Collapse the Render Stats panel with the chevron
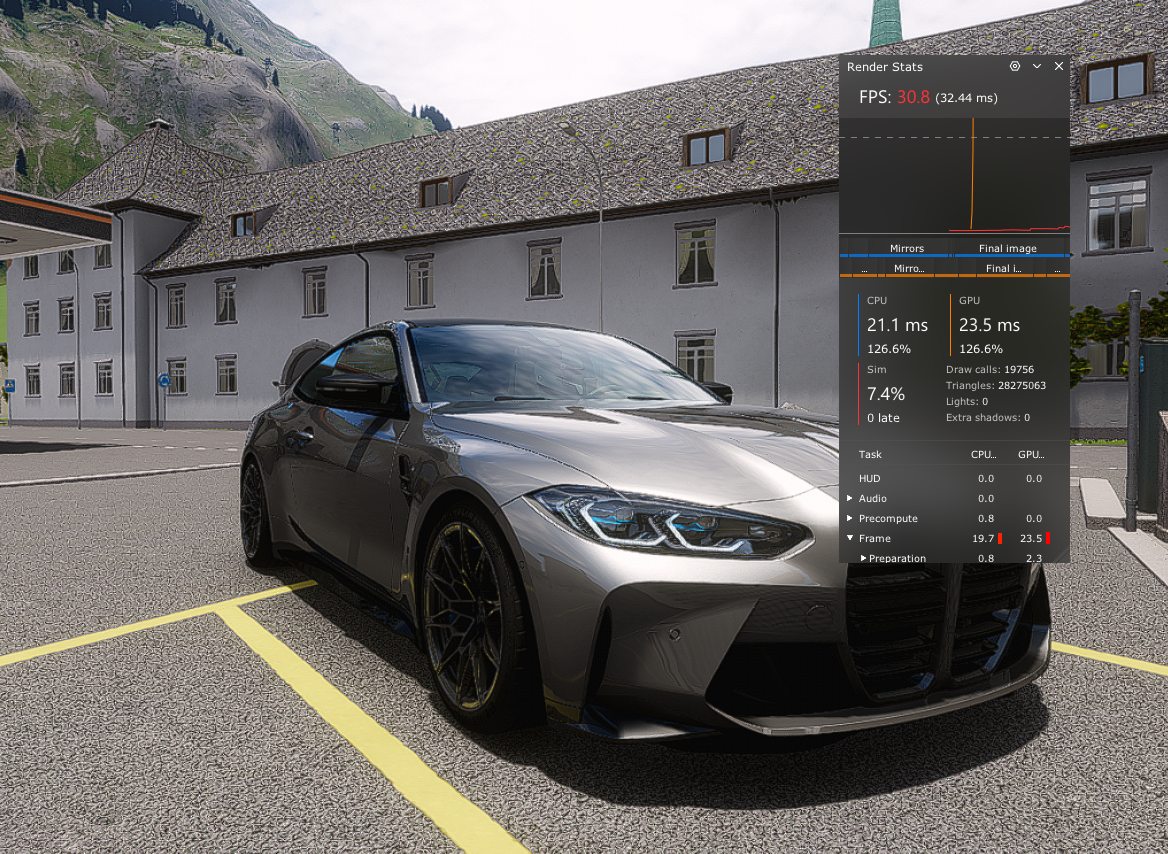The width and height of the screenshot is (1168, 854). pyautogui.click(x=1037, y=66)
